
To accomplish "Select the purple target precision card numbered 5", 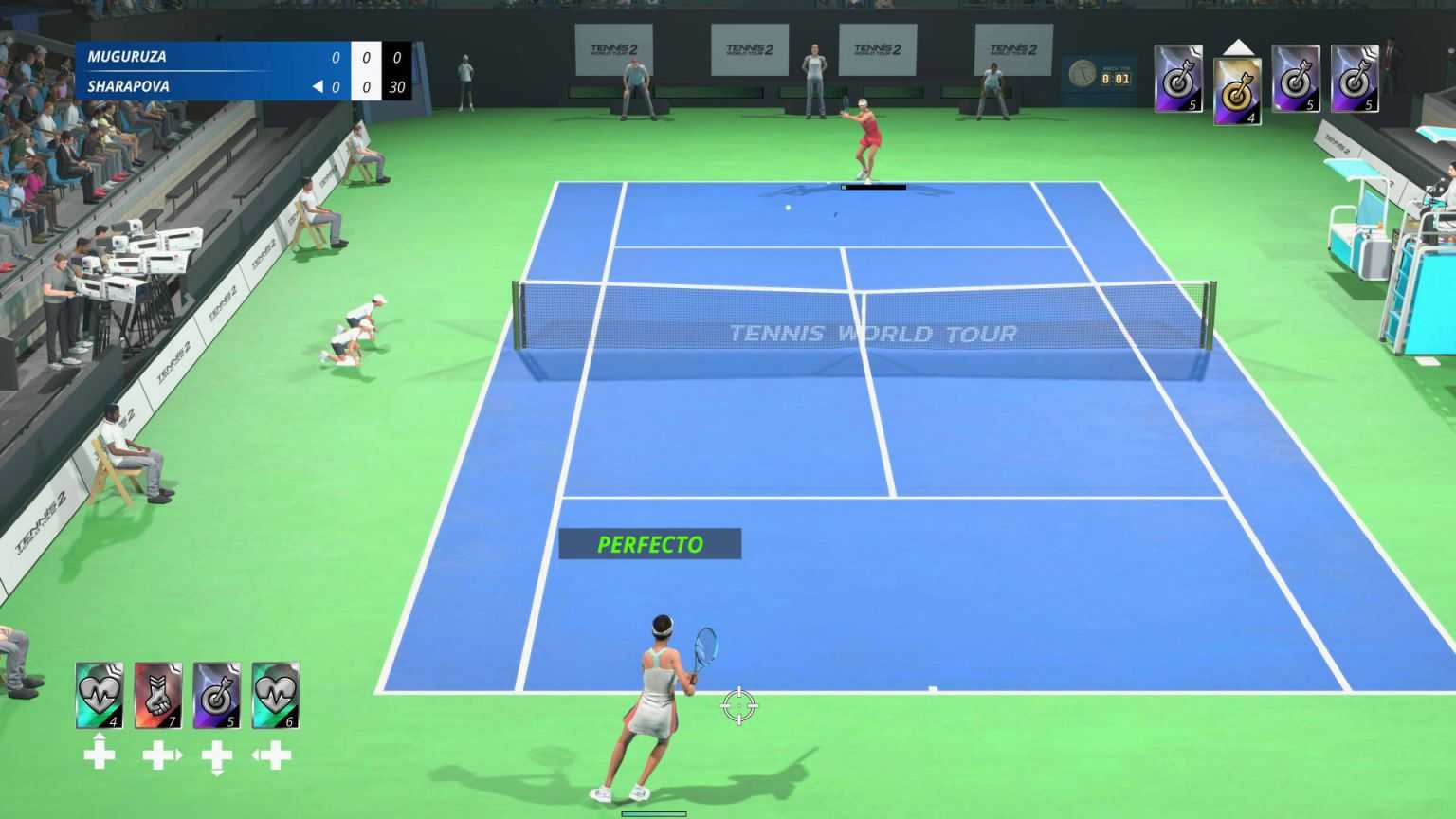I will pos(217,697).
